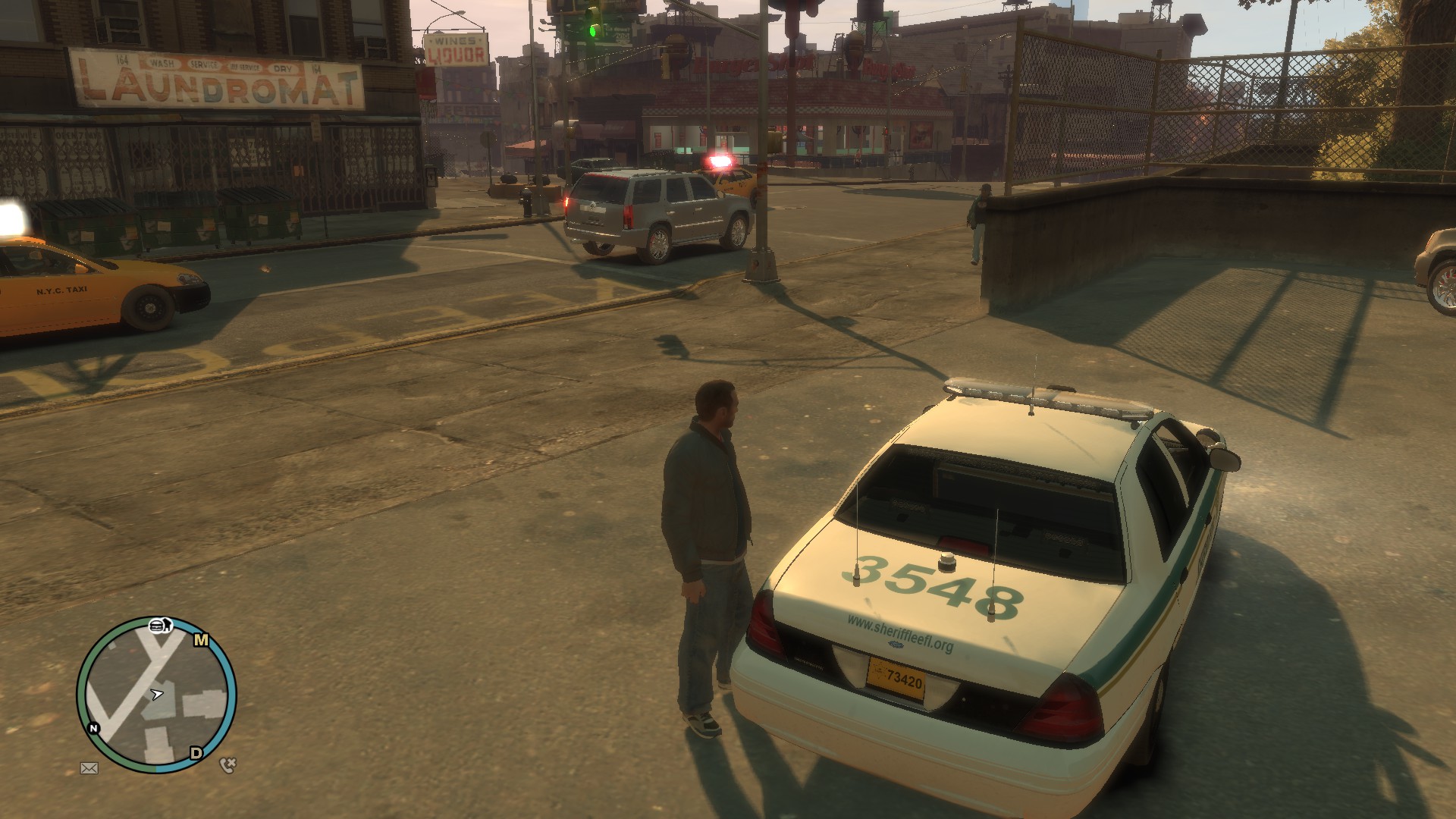Screen dimensions: 1456x819
Task: Select the D mission marker on the radar
Action: coord(196,752)
